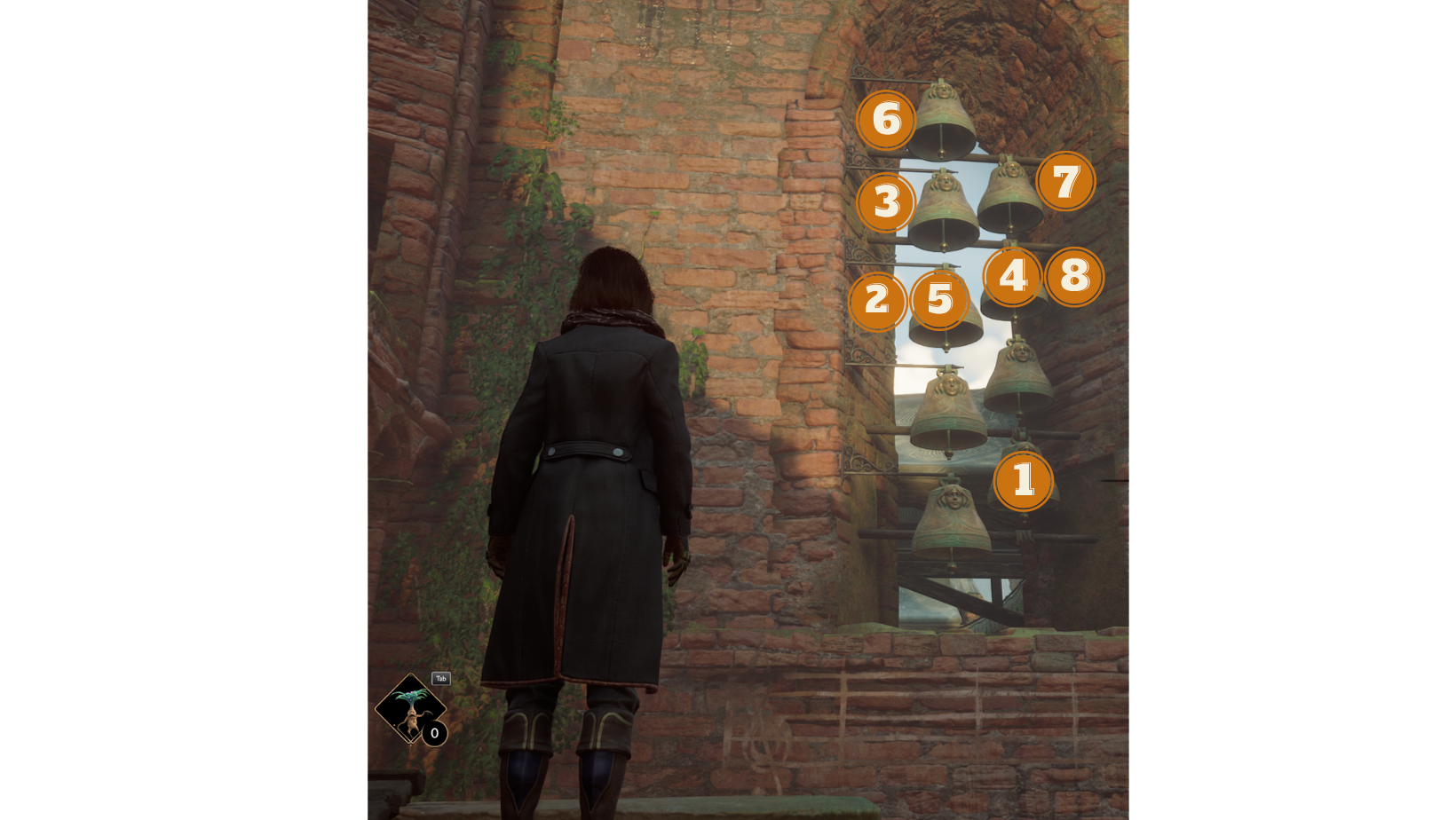Click the unnumbered bell below marker 5
The height and width of the screenshot is (820, 1456).
[950, 408]
